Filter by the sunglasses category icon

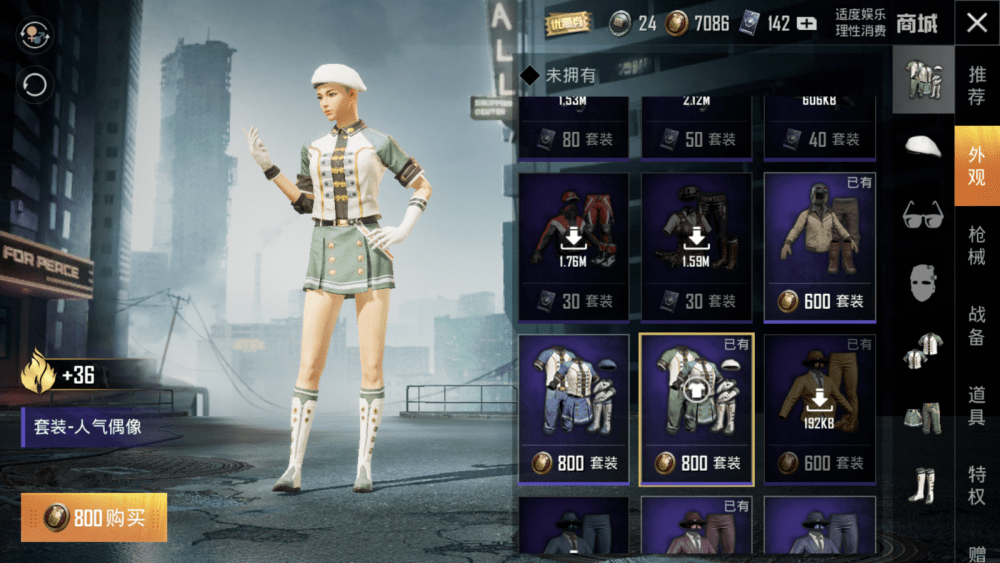tap(923, 215)
